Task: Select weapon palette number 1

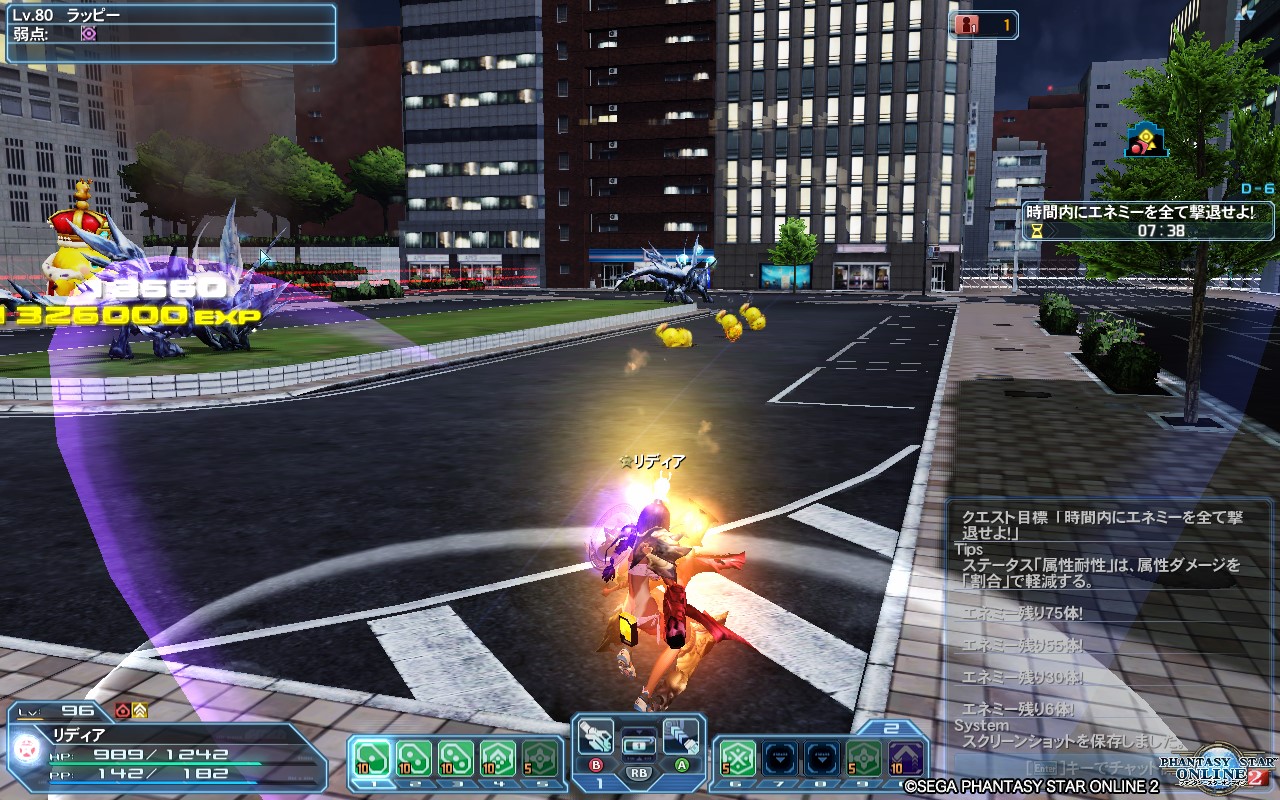Action: point(598,784)
